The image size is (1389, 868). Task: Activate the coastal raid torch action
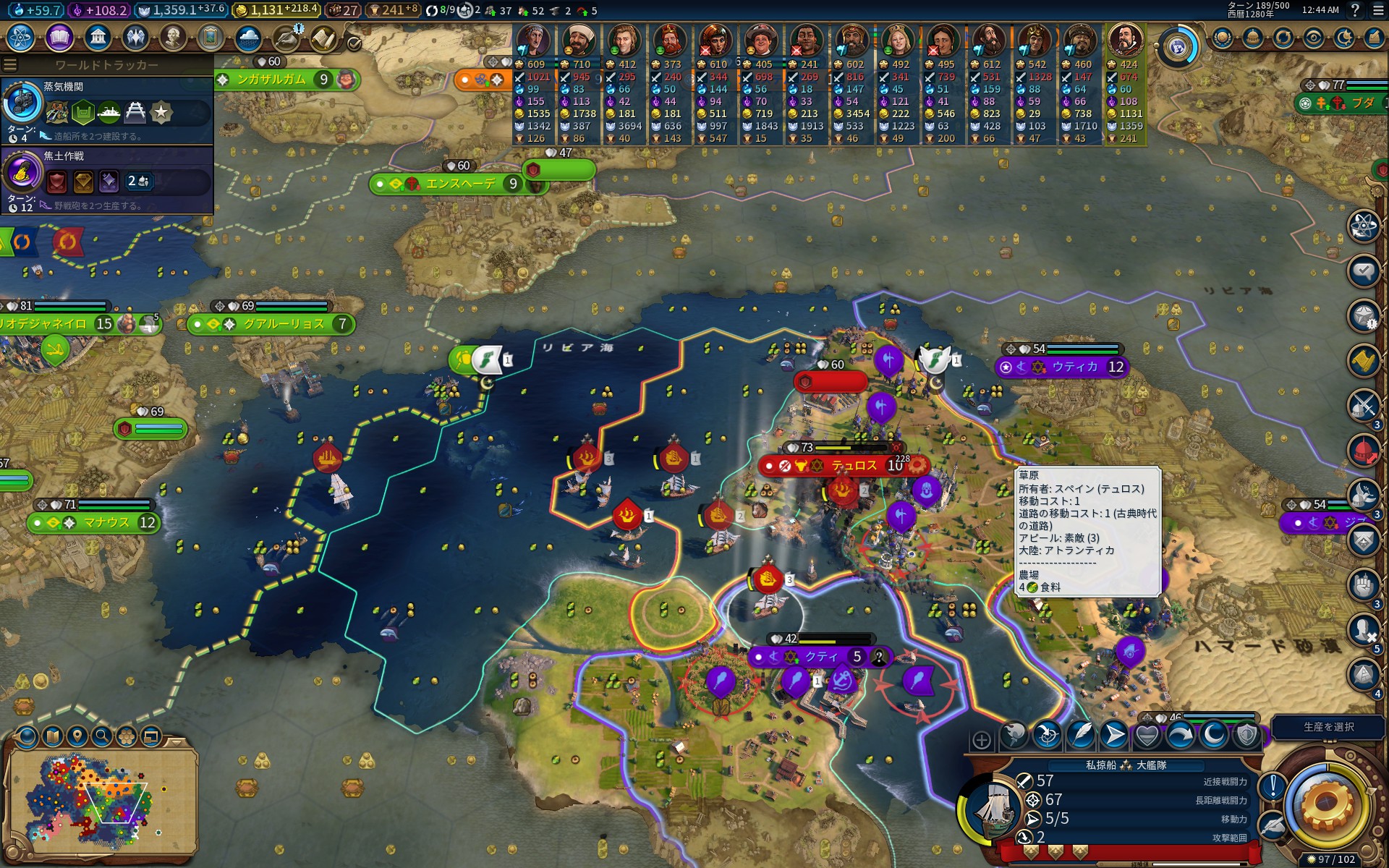click(x=1014, y=736)
